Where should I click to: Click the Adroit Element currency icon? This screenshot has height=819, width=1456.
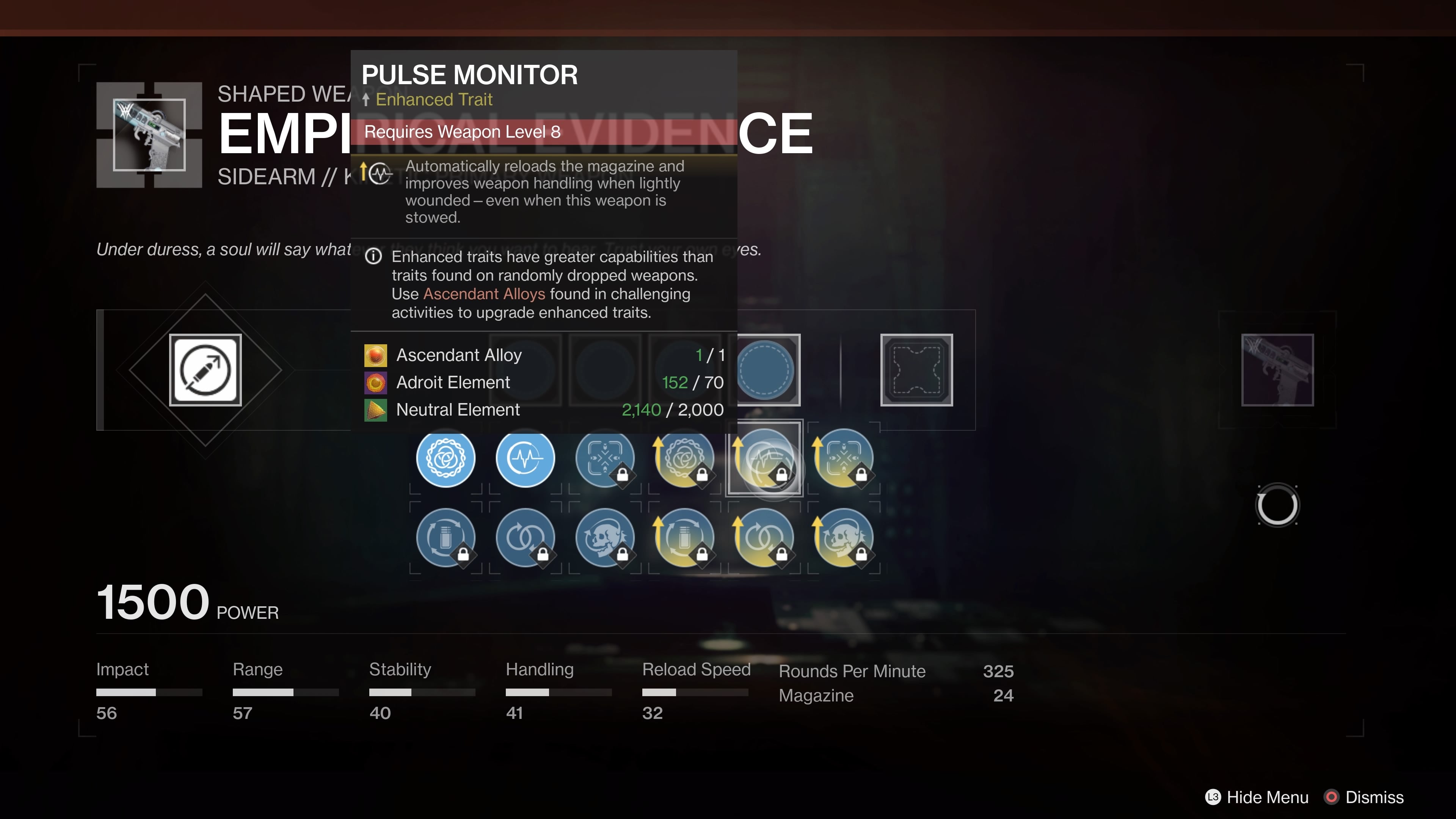coord(375,382)
